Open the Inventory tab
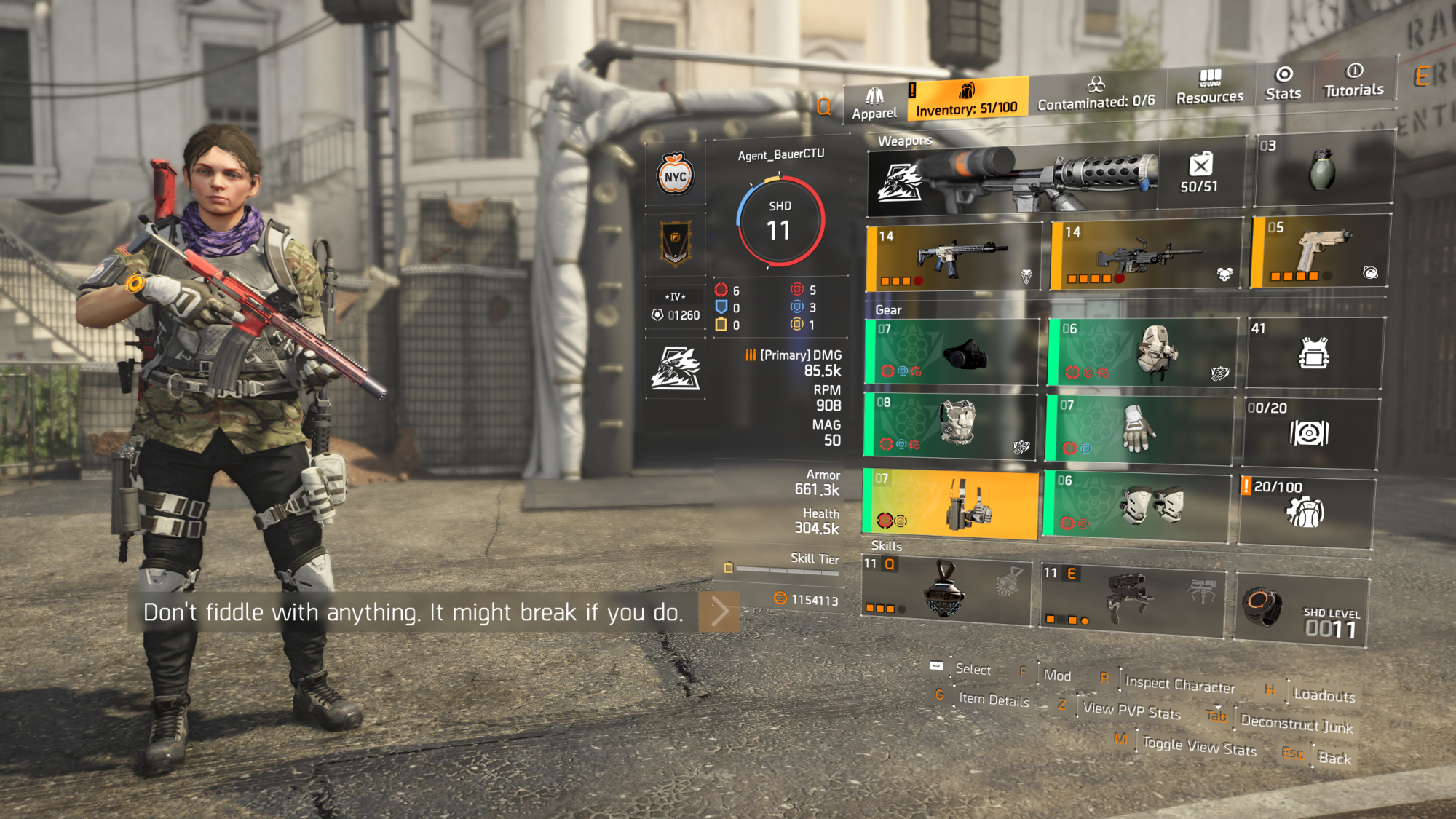Image resolution: width=1456 pixels, height=819 pixels. click(x=967, y=99)
